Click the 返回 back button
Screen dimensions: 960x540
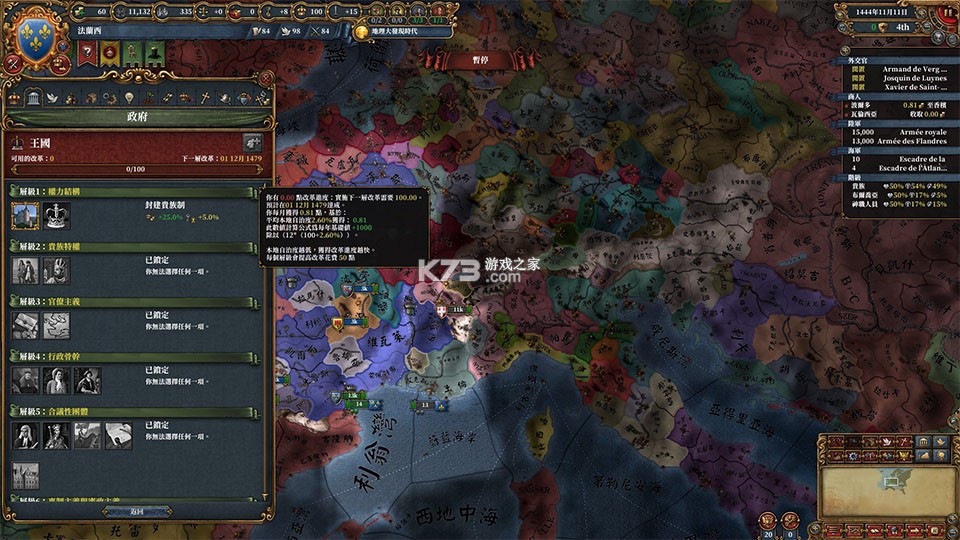click(137, 511)
